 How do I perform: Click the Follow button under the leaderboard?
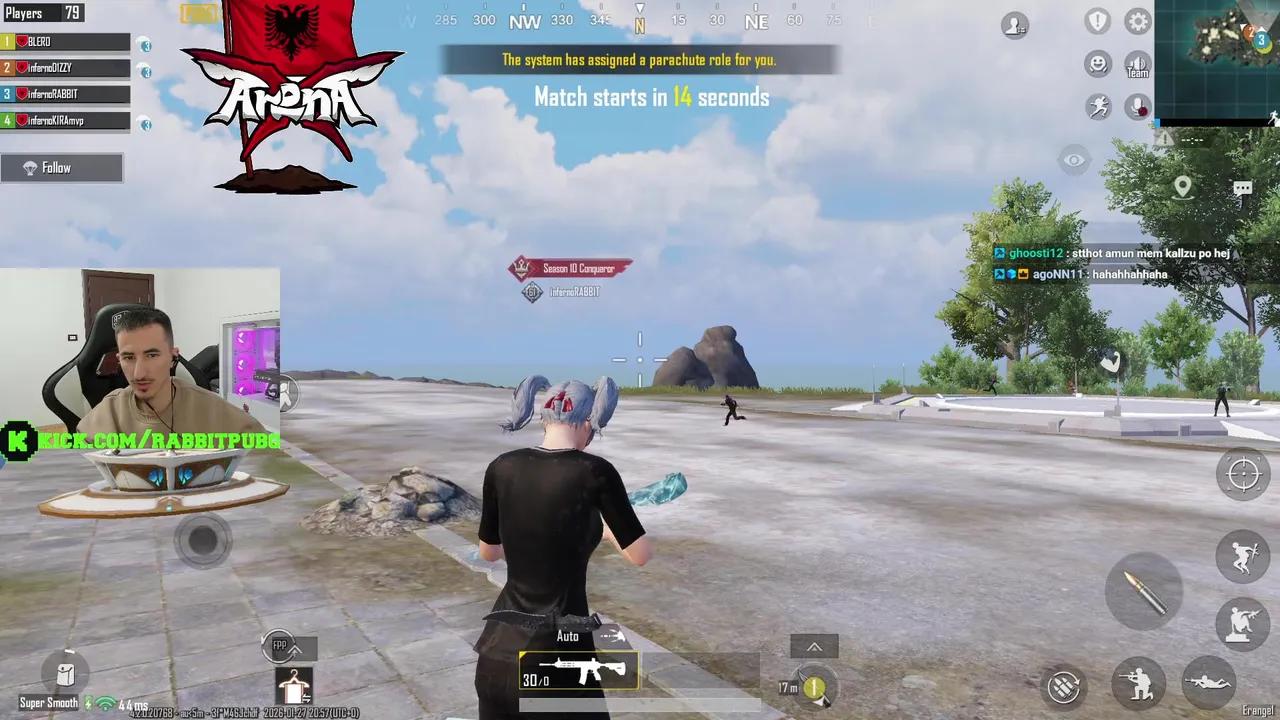[x=62, y=167]
